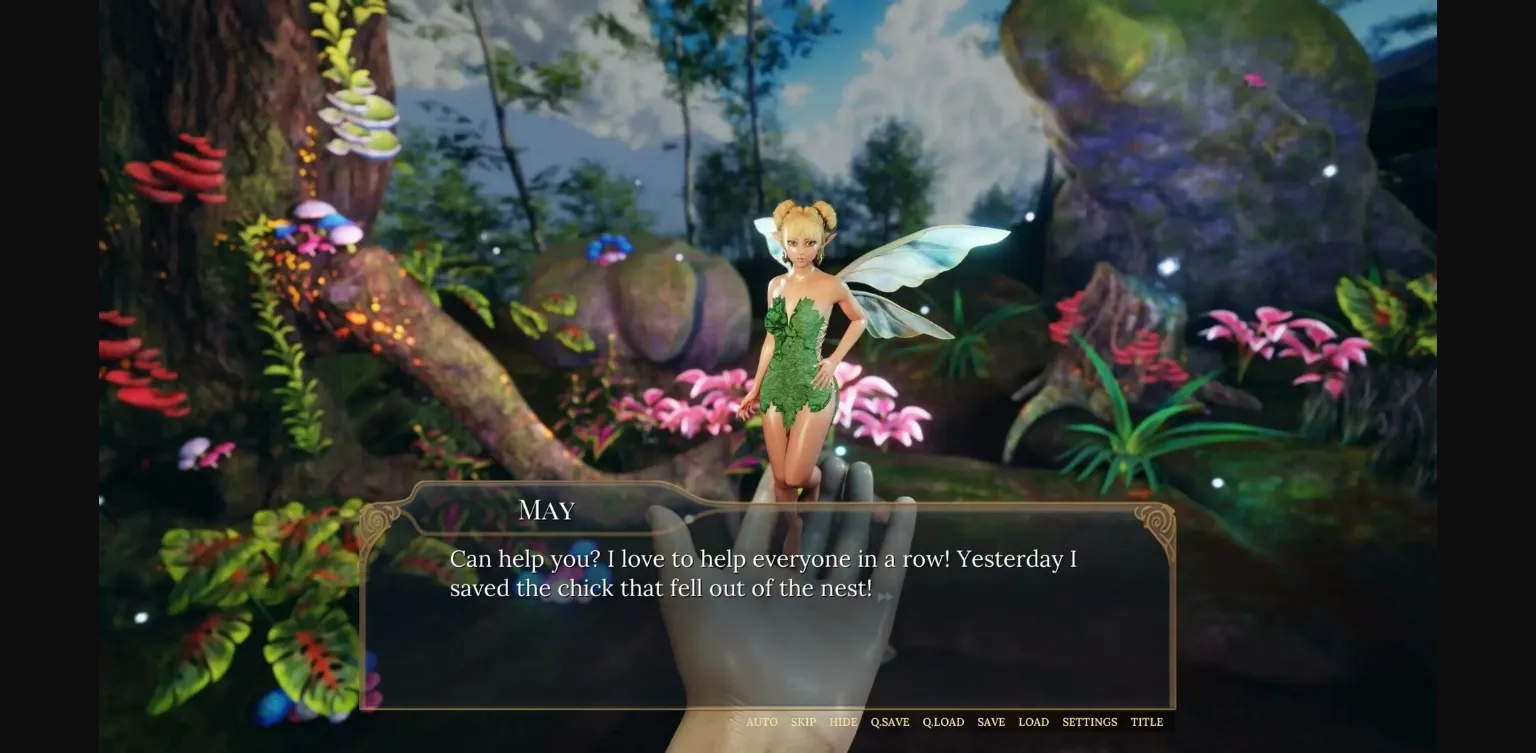Screen dimensions: 1536x753
Task: Hide the dialogue box
Action: tap(843, 722)
